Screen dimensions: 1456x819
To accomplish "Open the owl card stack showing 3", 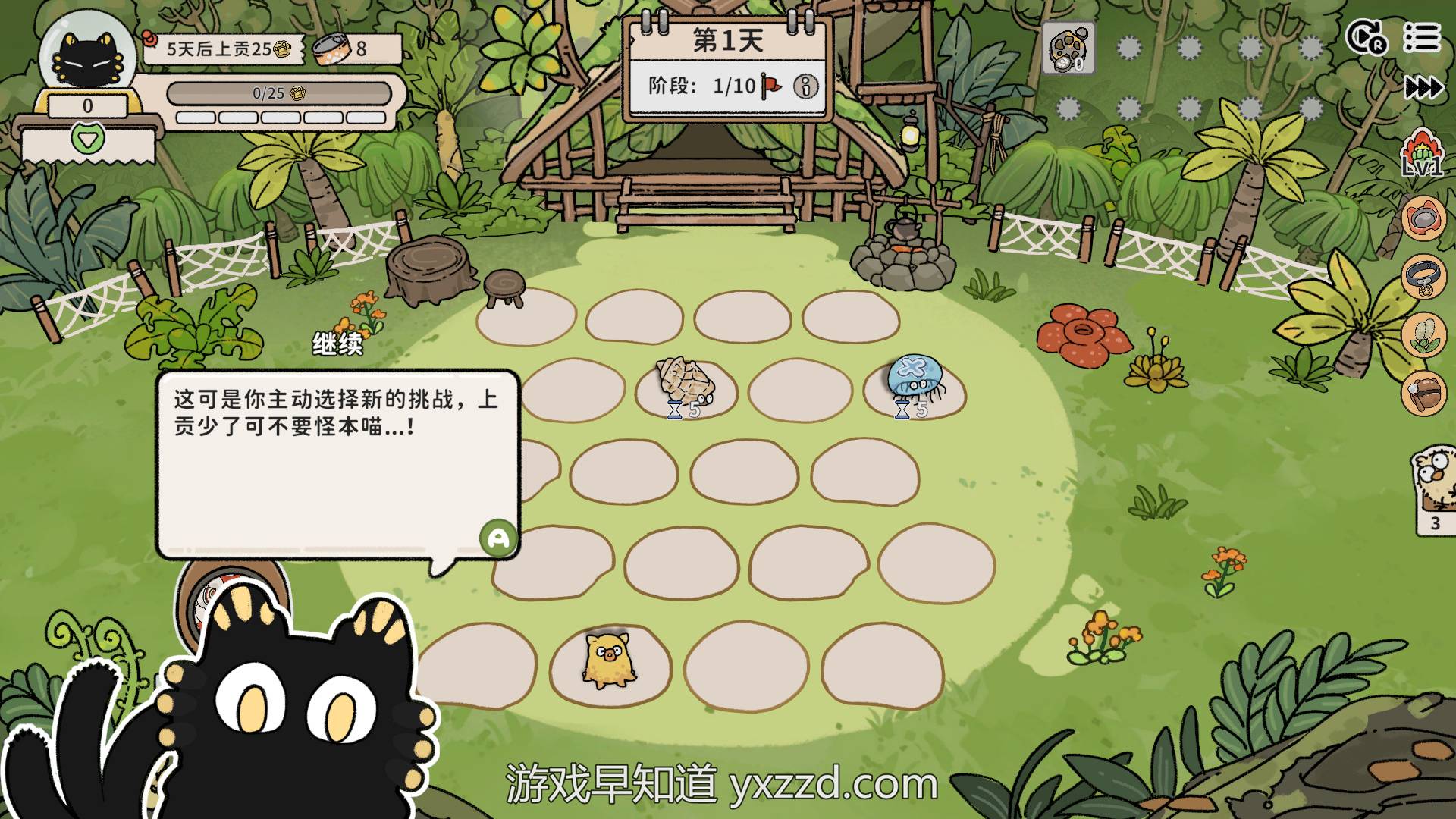I will (x=1435, y=489).
